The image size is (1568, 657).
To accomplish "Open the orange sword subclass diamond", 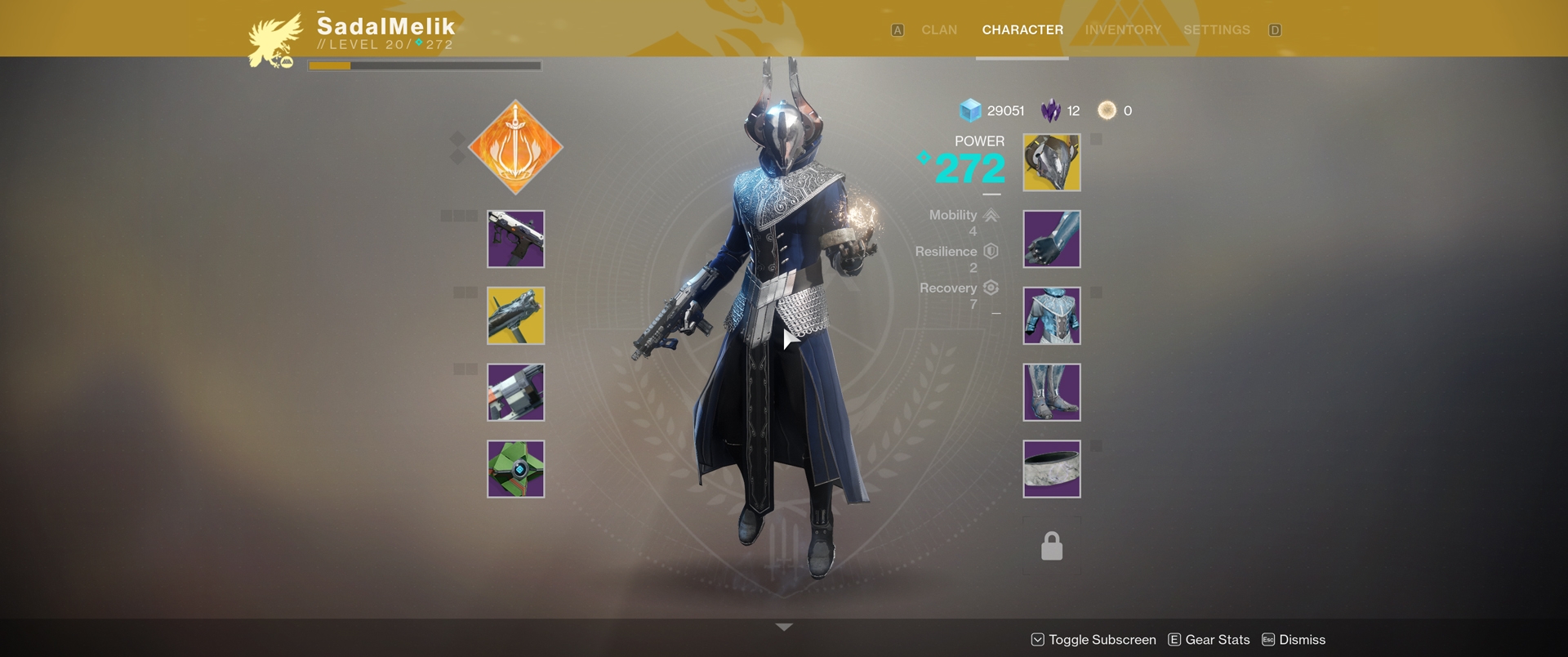I will 515,148.
